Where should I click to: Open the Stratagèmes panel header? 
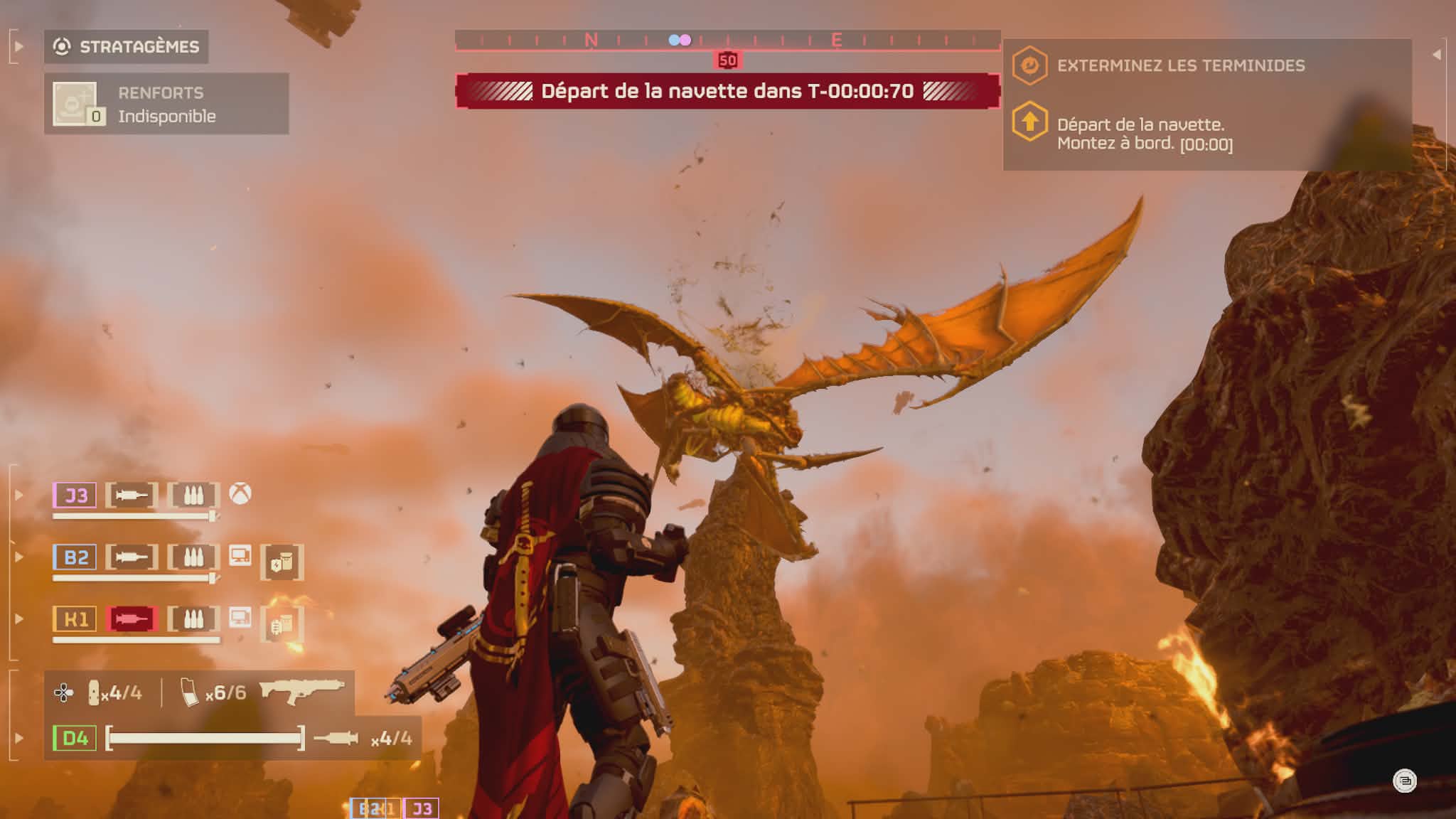[127, 47]
